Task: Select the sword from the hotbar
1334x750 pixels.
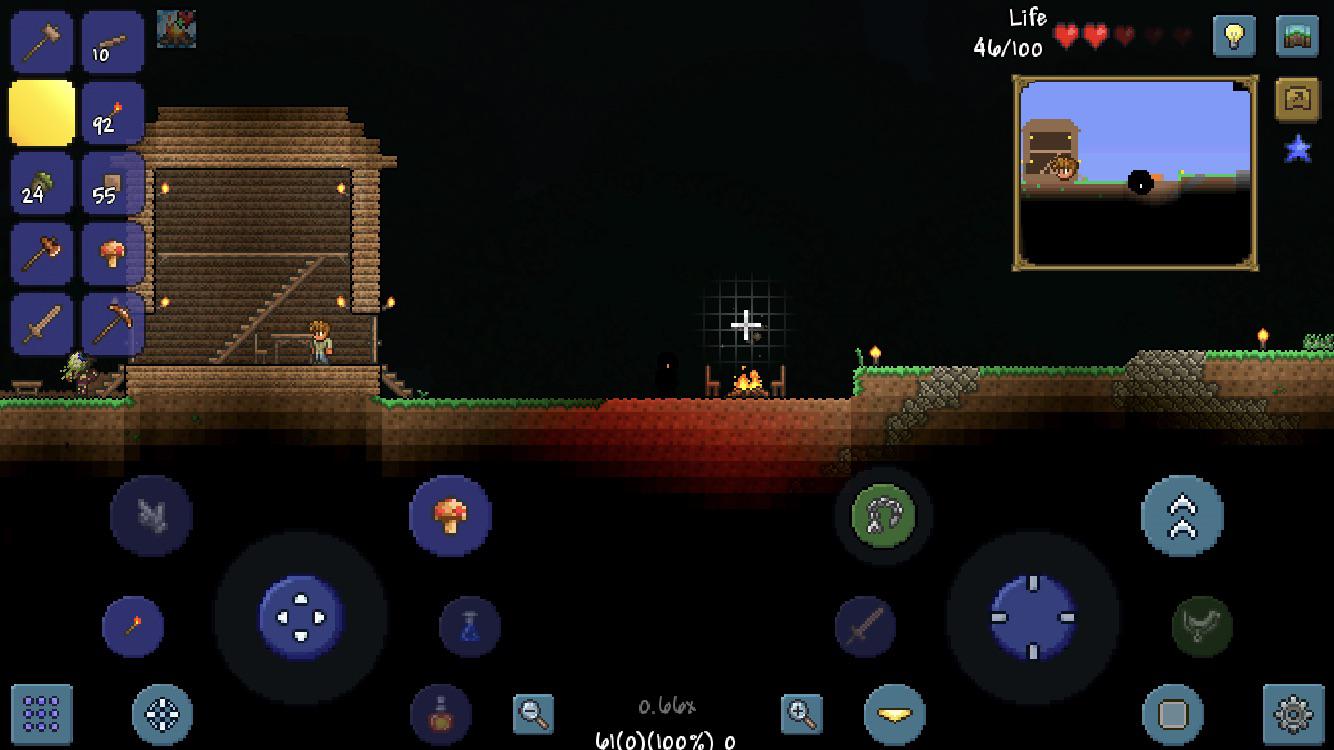Action: pos(40,325)
